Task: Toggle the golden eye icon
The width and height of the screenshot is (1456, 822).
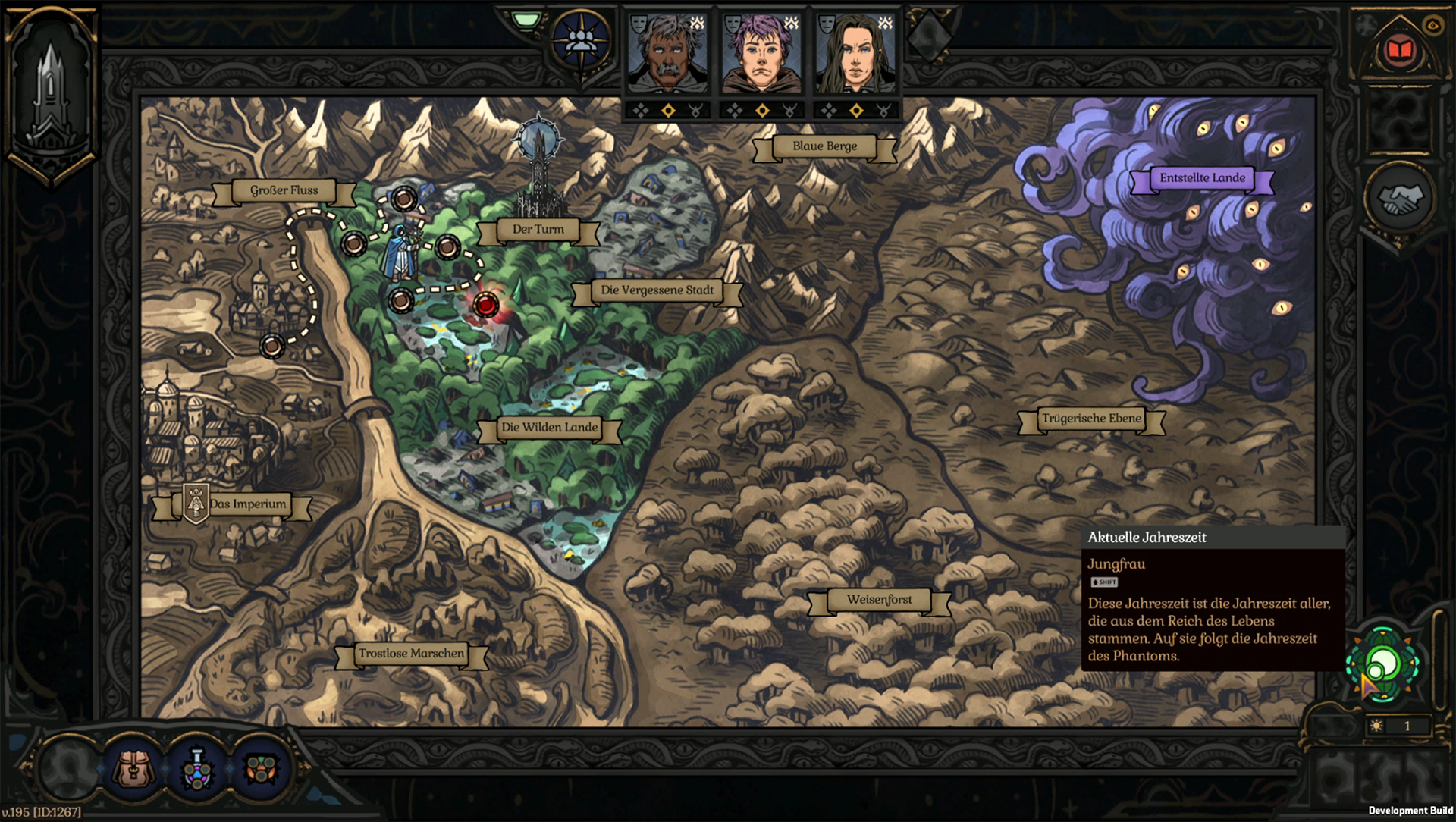Action: pyautogui.click(x=1432, y=25)
